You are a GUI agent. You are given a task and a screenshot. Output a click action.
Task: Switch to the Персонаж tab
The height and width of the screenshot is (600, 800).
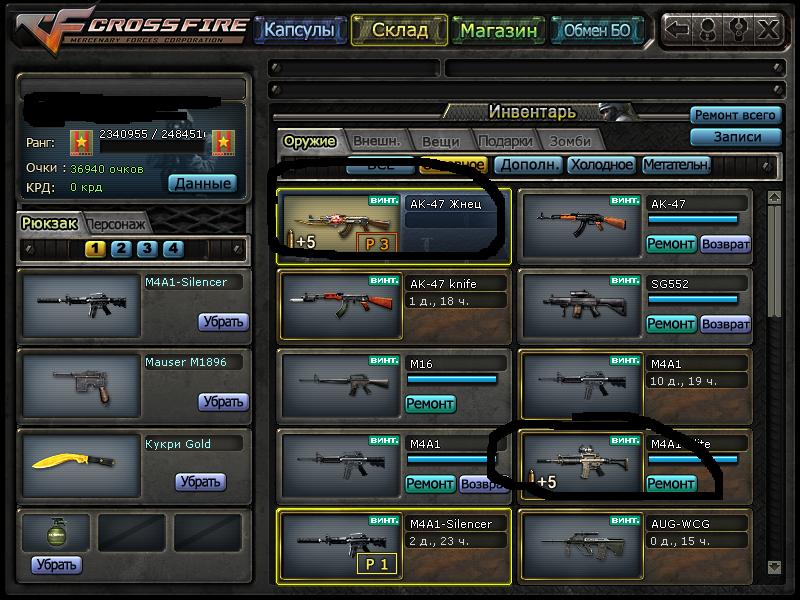coord(117,224)
